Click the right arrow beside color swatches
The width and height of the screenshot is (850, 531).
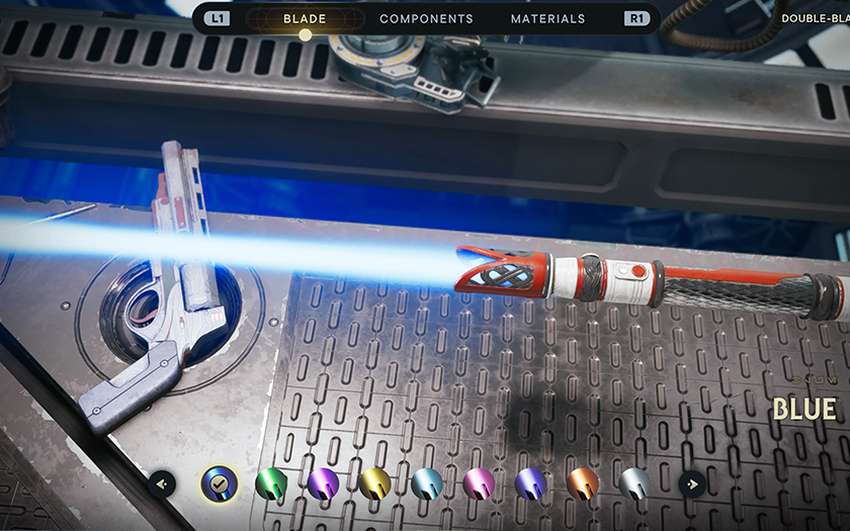[691, 484]
